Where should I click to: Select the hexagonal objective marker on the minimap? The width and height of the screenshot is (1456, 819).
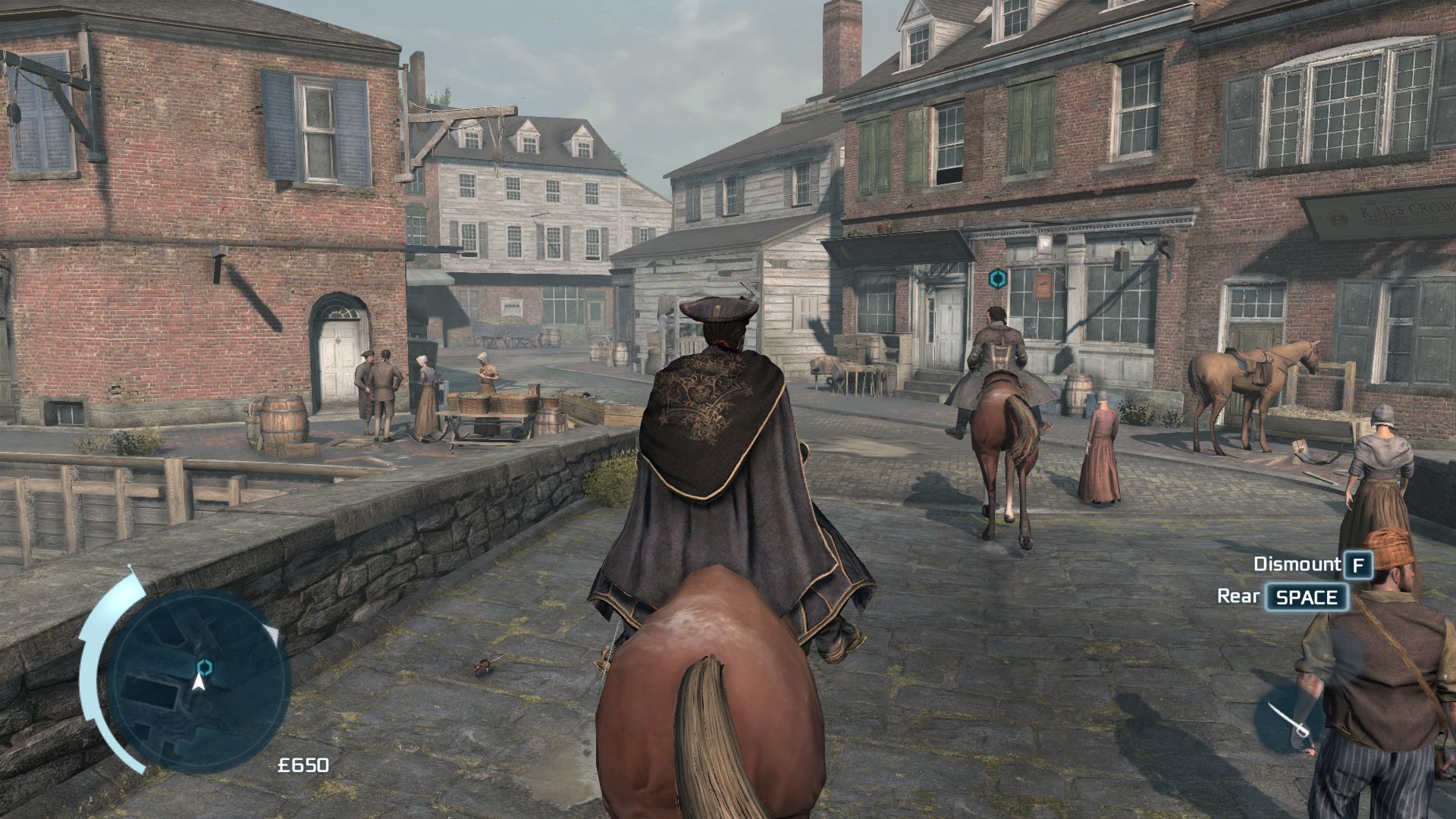point(203,667)
